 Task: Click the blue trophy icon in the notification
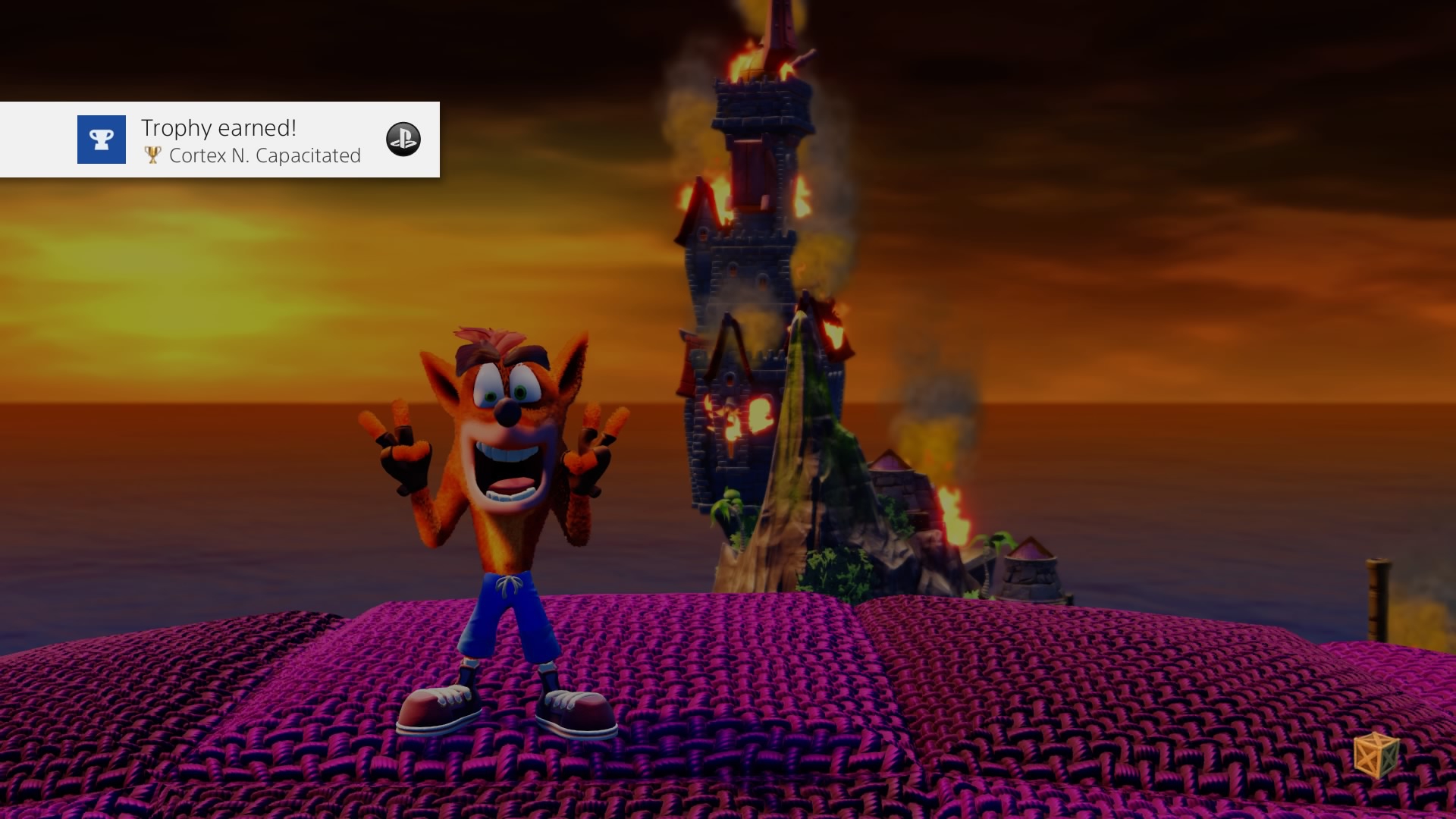coord(101,140)
